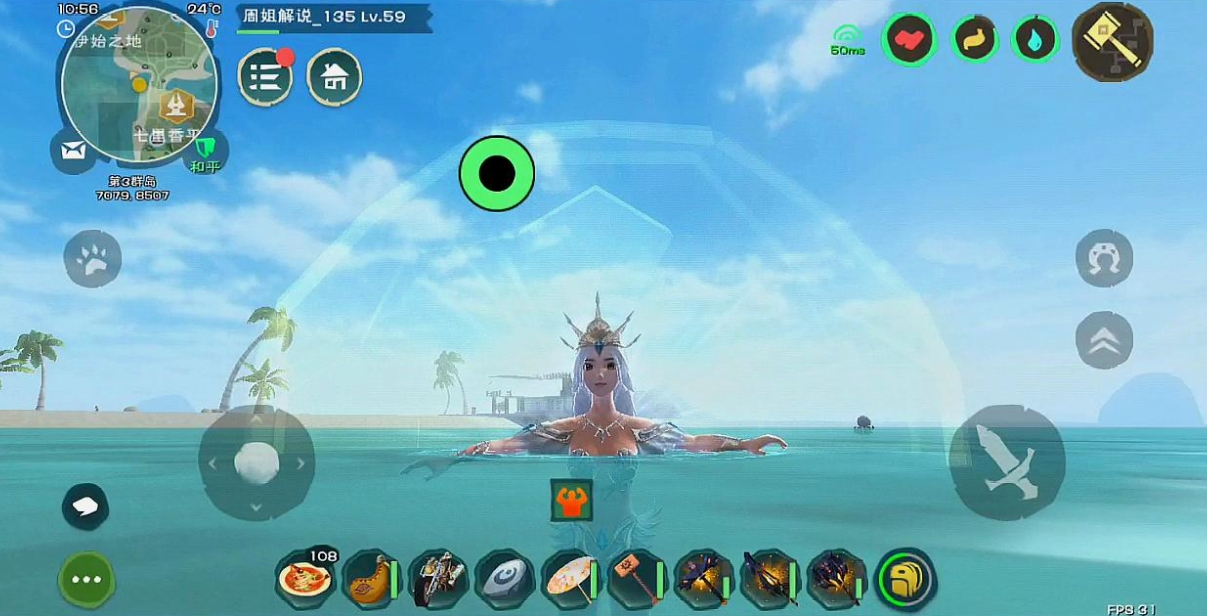
Task: Select the orange hammer hotbar slot
Action: click(636, 578)
